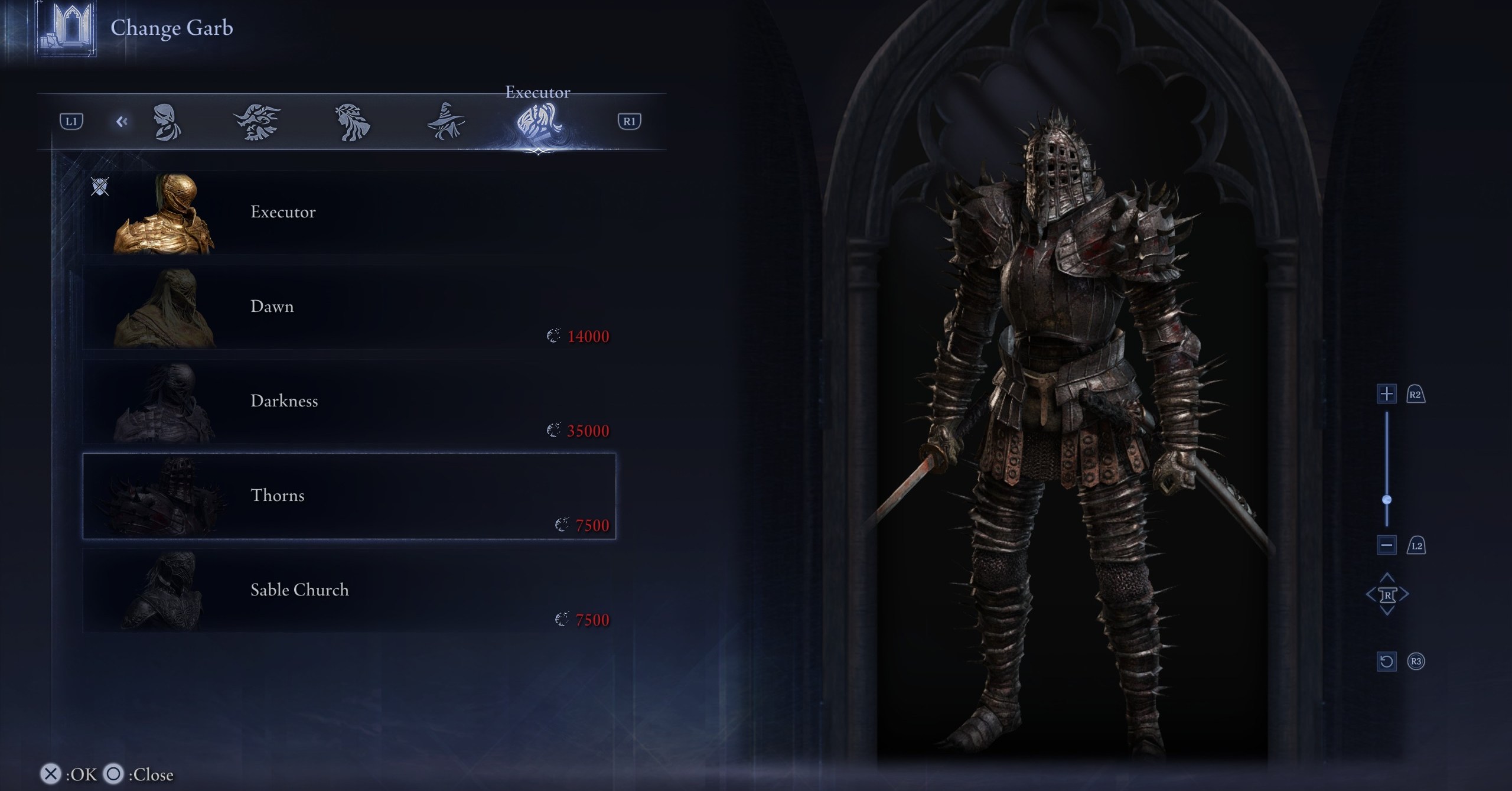Click the zoom slider handle
Screen dimensions: 1512x791
pyautogui.click(x=1387, y=500)
